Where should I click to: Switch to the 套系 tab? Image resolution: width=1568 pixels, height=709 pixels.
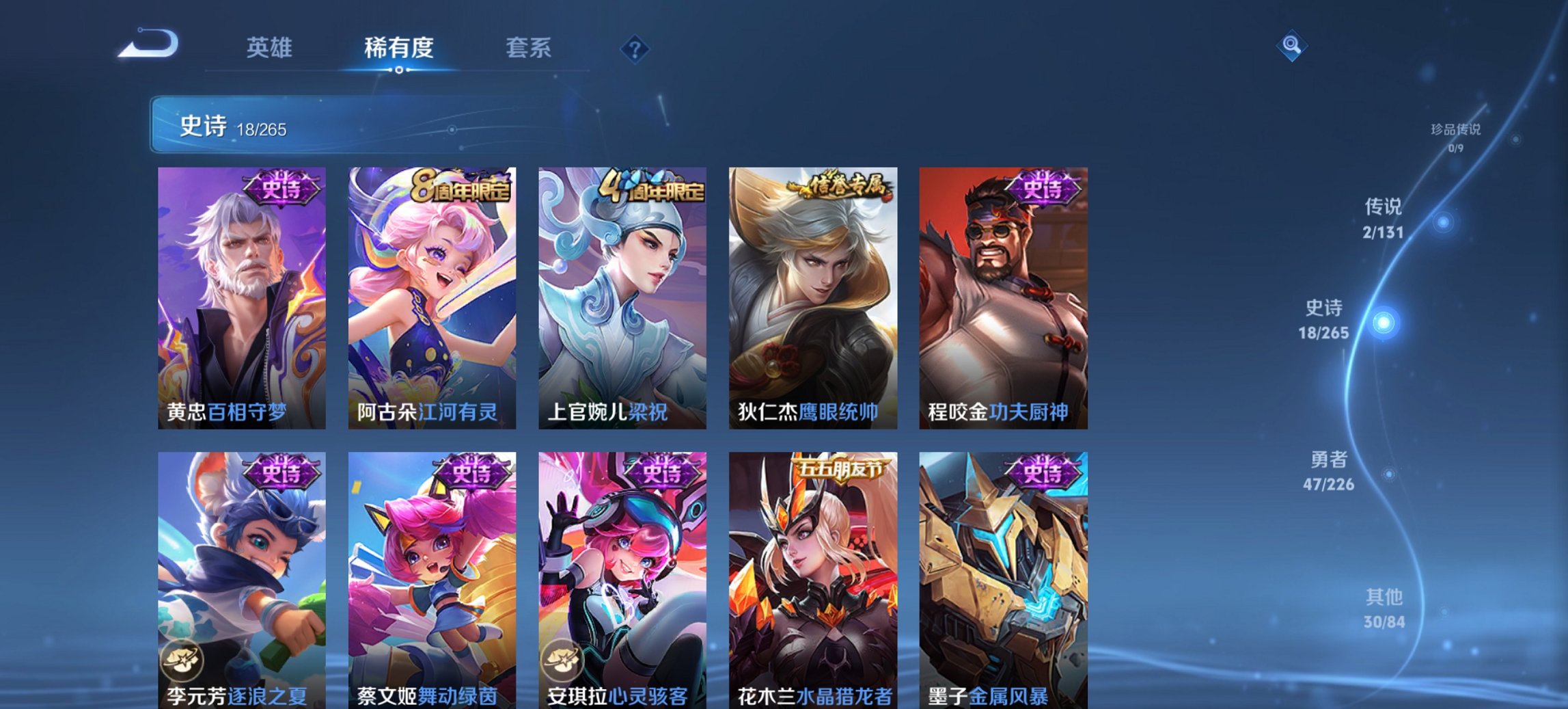(527, 48)
